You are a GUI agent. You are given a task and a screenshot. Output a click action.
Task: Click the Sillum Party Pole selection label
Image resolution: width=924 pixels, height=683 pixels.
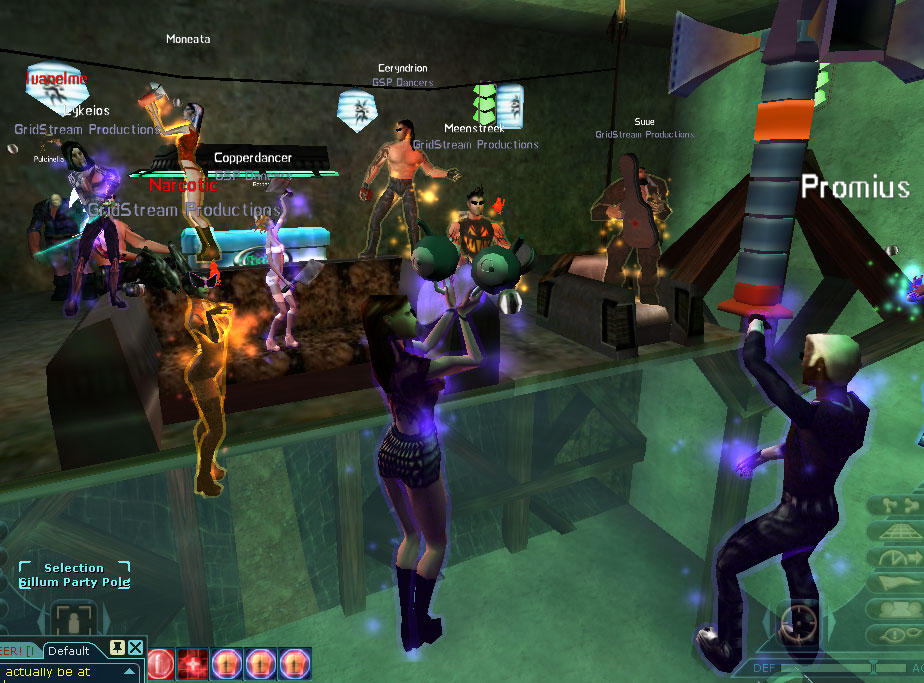(x=74, y=582)
